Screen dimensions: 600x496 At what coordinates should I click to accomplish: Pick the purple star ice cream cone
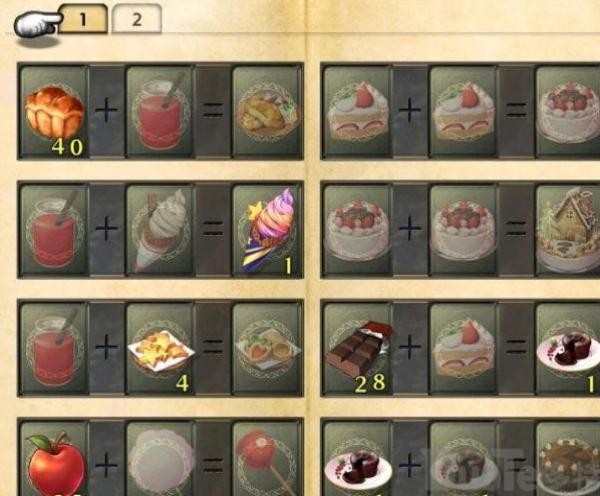click(267, 230)
